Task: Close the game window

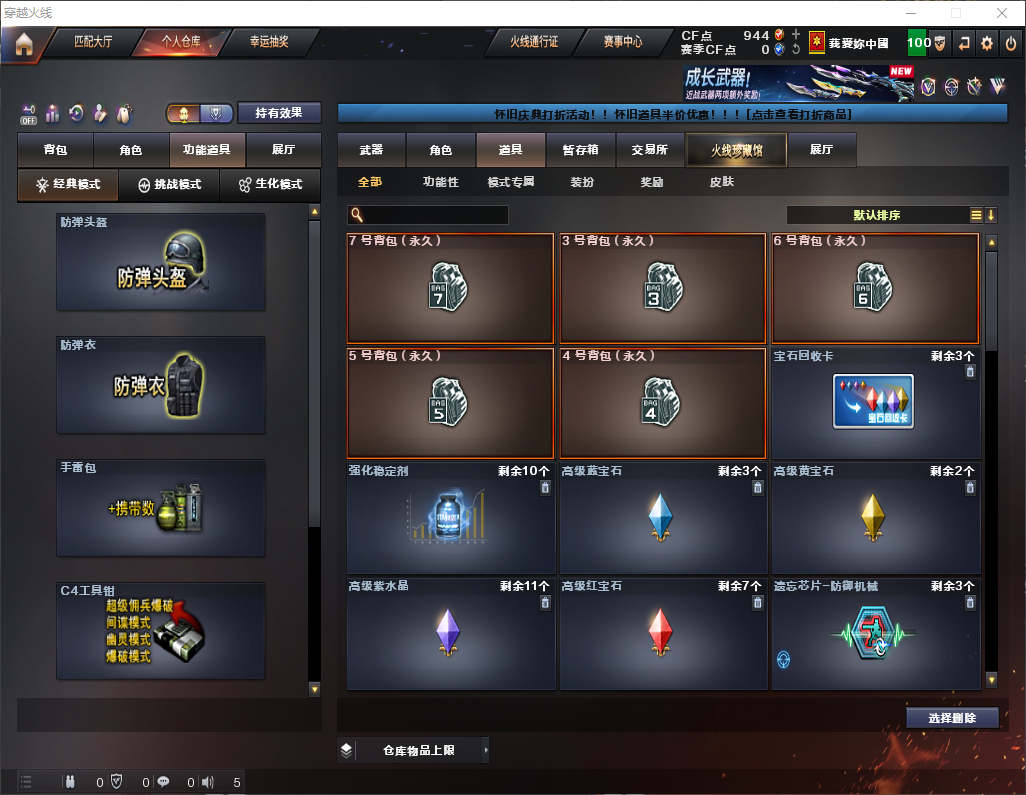Action: coord(1002,13)
